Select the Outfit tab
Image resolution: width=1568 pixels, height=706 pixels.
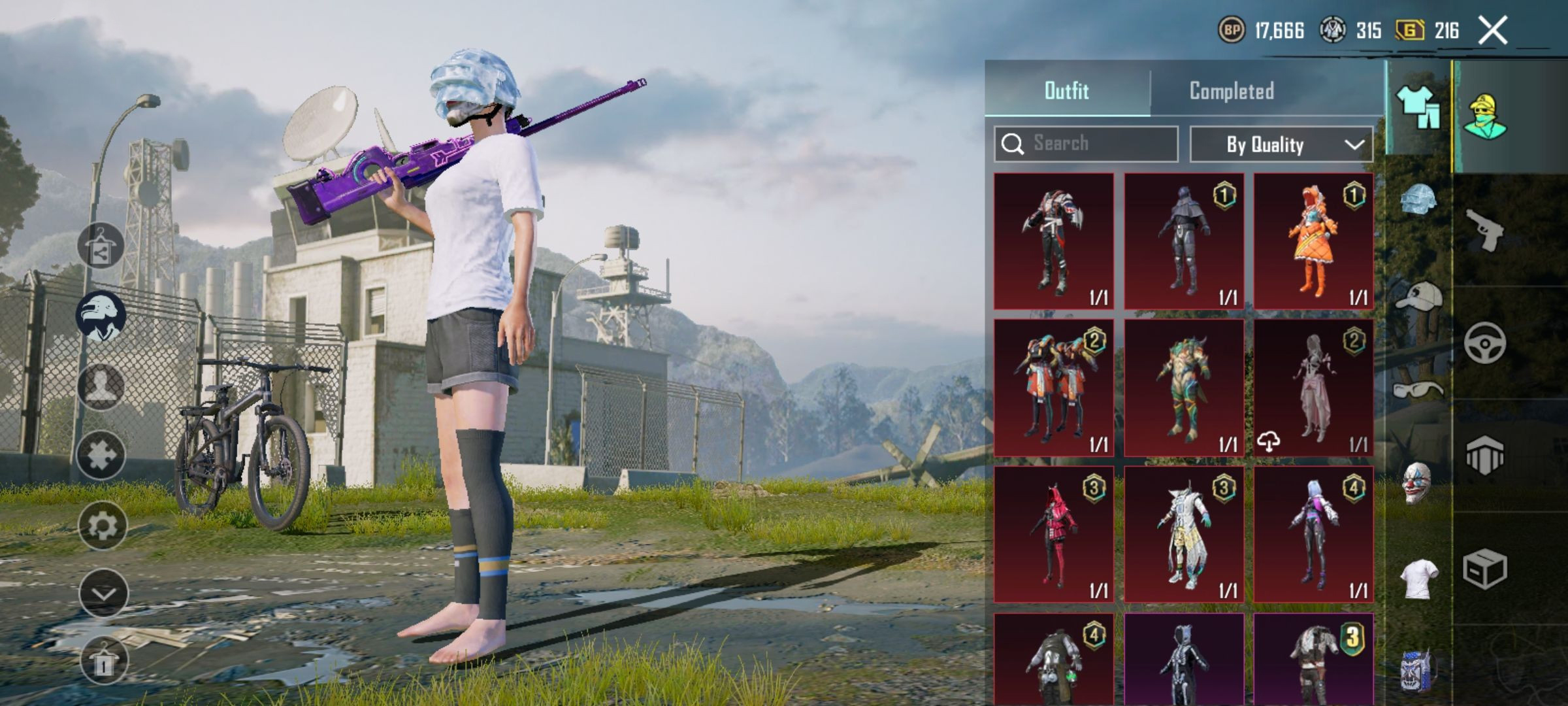click(x=1066, y=91)
